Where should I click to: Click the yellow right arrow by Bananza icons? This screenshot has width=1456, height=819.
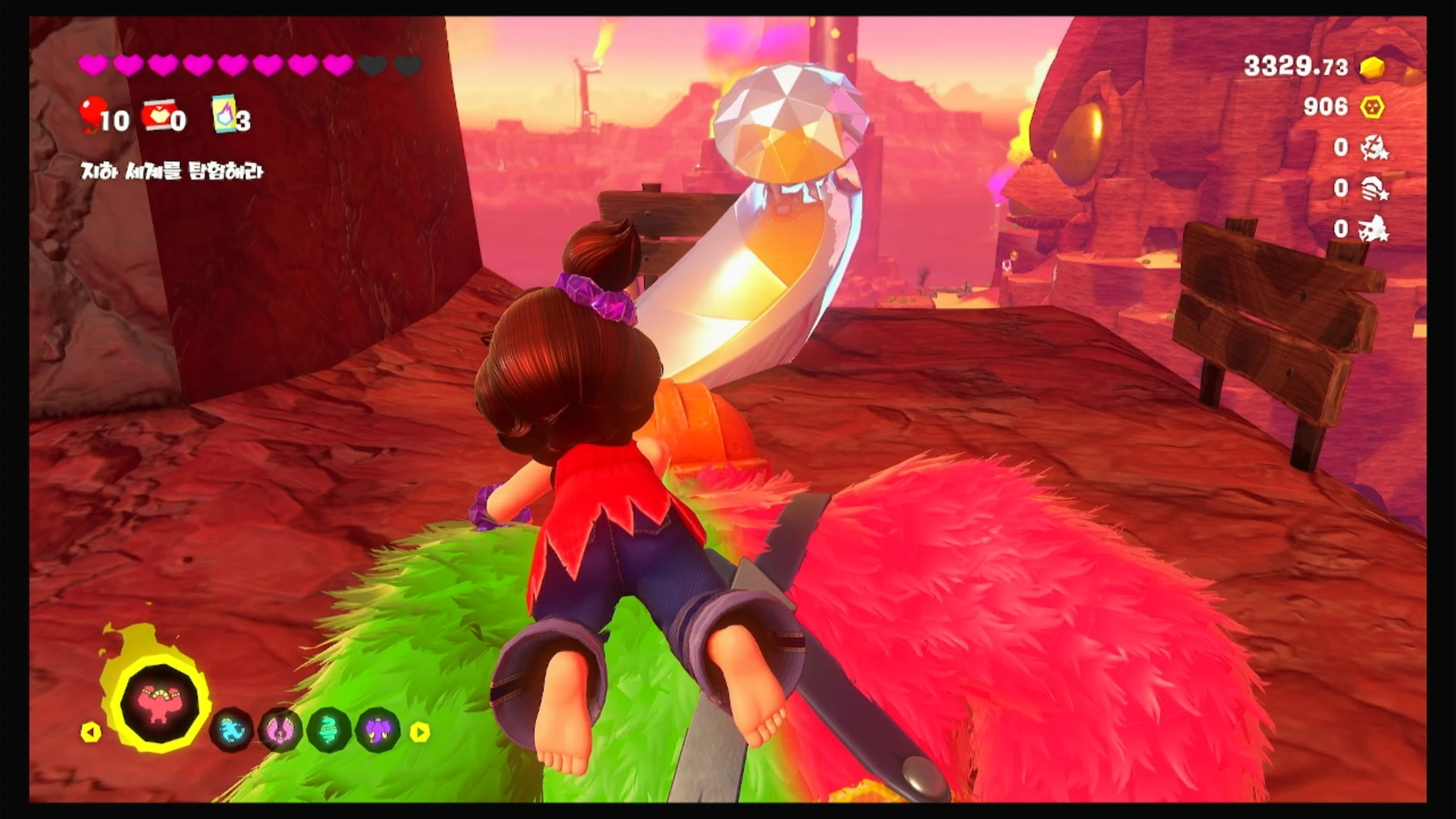420,732
